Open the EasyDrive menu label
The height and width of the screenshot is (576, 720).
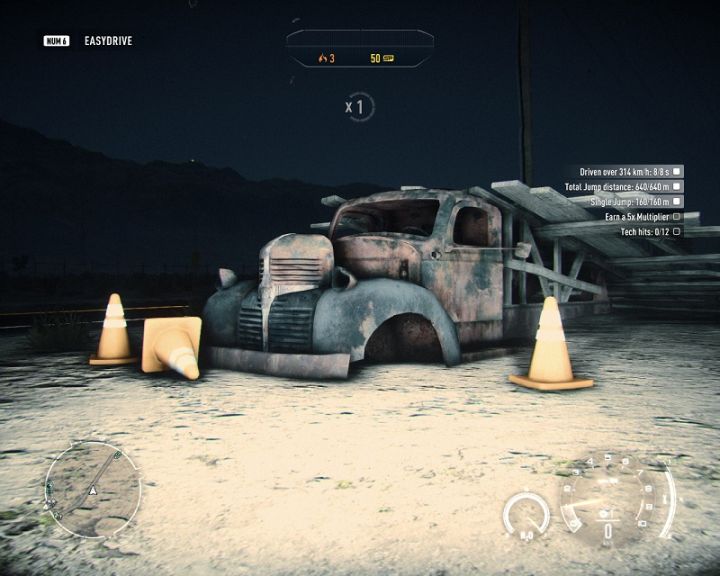(108, 41)
